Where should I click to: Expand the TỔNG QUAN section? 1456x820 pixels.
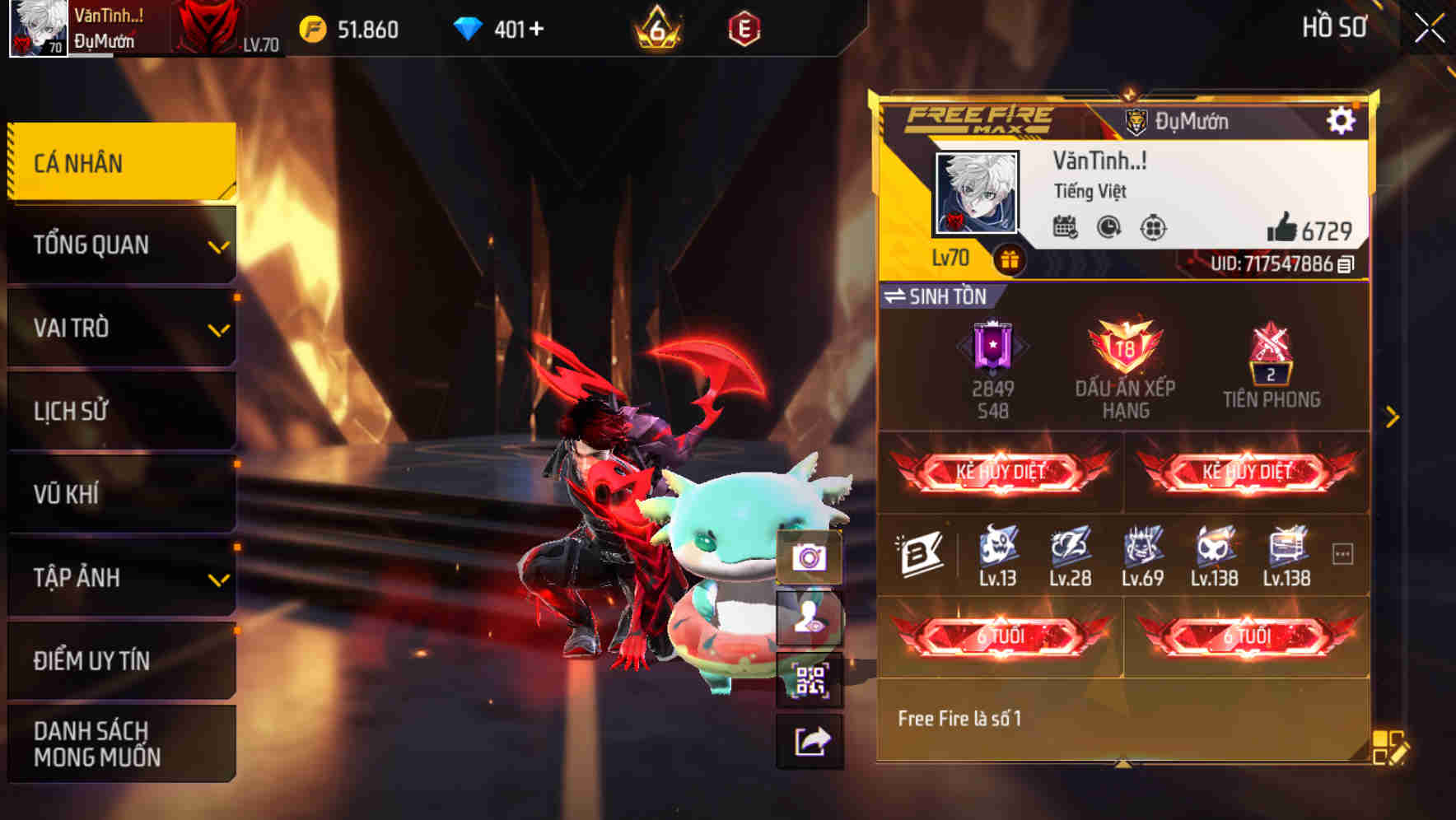tap(217, 245)
